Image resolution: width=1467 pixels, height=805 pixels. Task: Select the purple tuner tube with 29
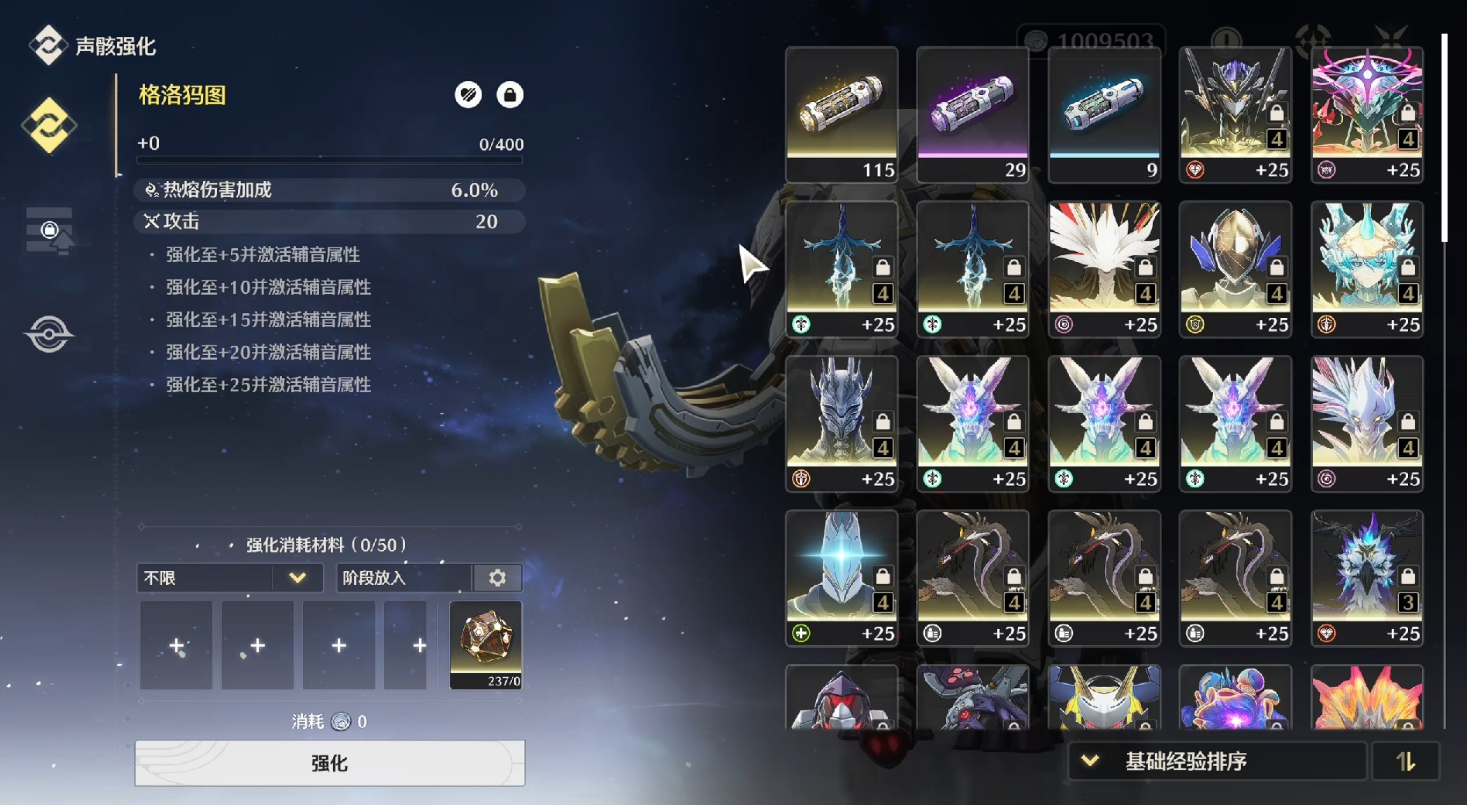click(x=972, y=114)
